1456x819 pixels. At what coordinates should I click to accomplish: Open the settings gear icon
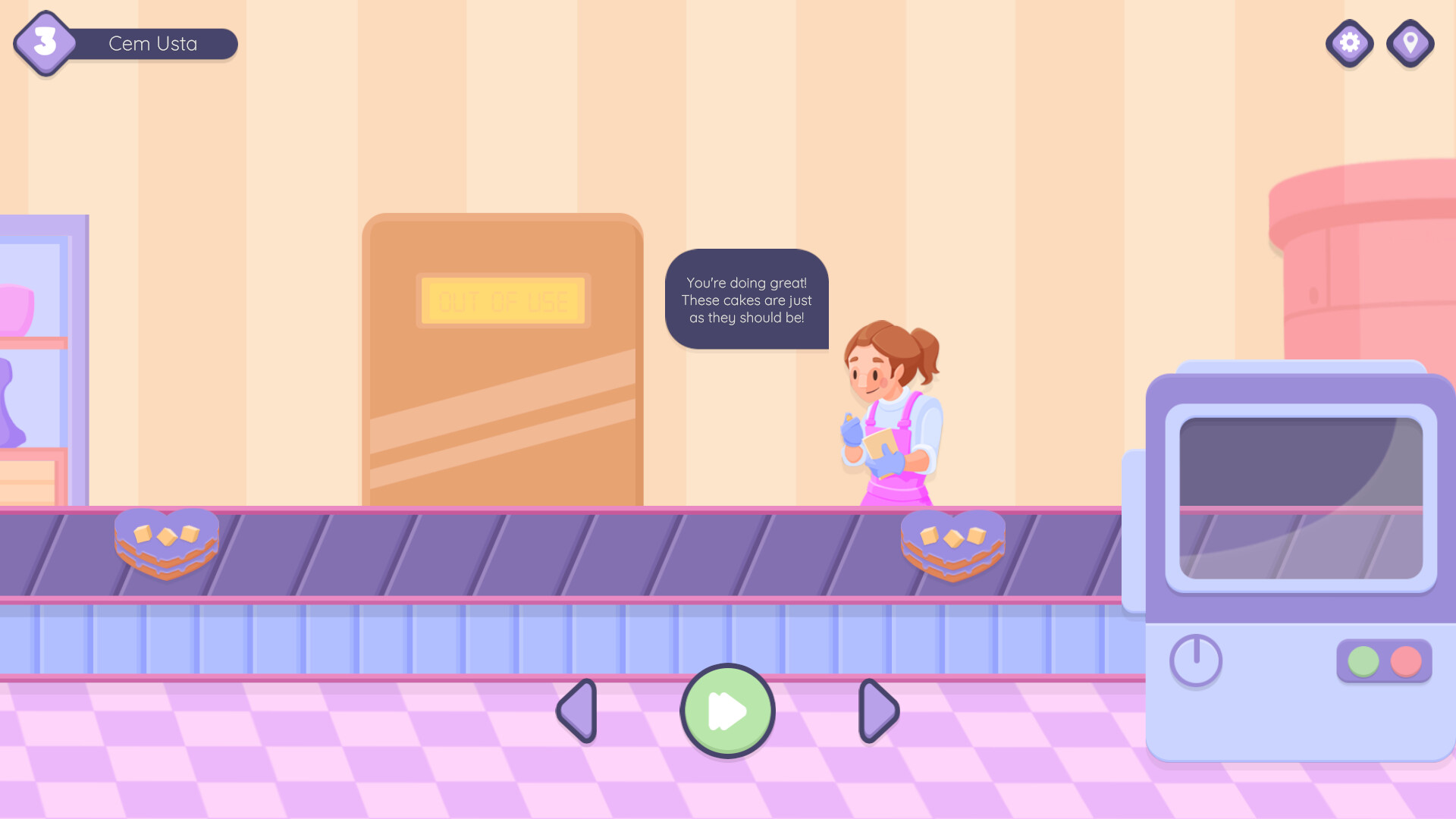[1349, 43]
